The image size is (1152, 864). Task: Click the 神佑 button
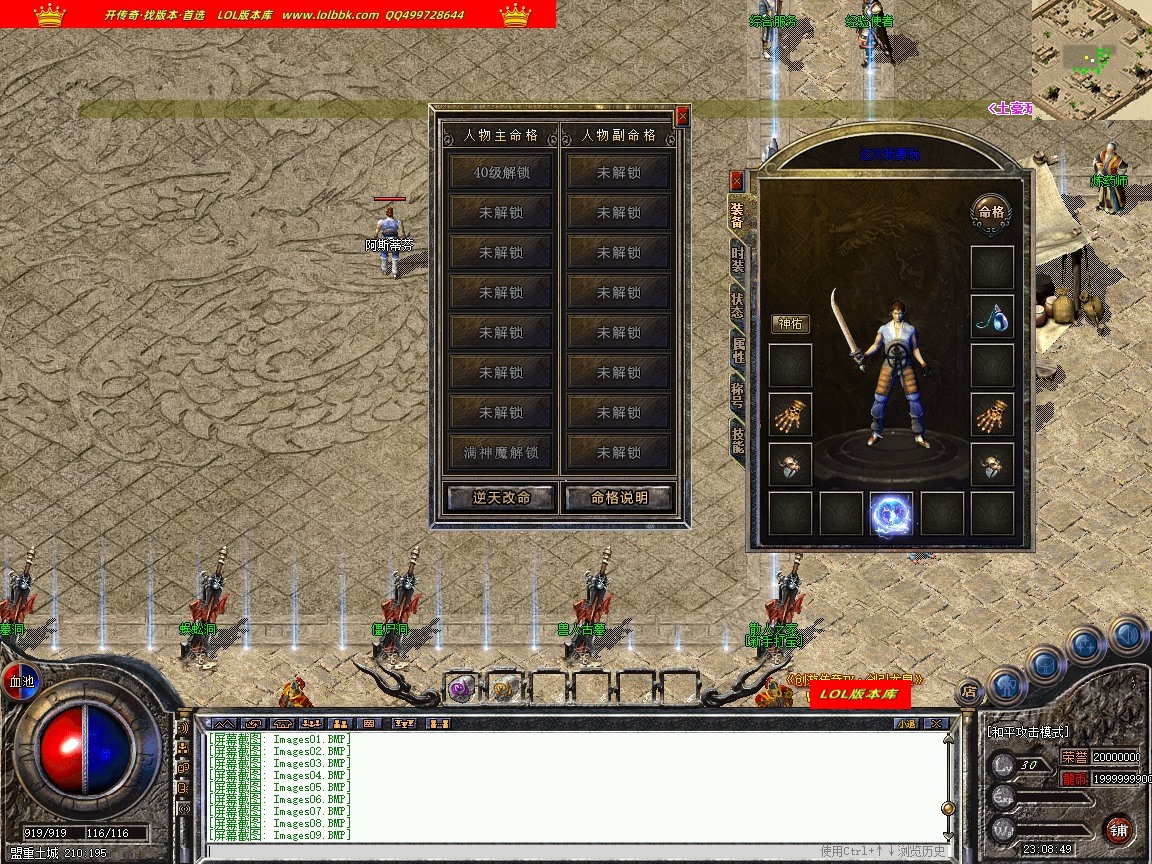click(790, 323)
